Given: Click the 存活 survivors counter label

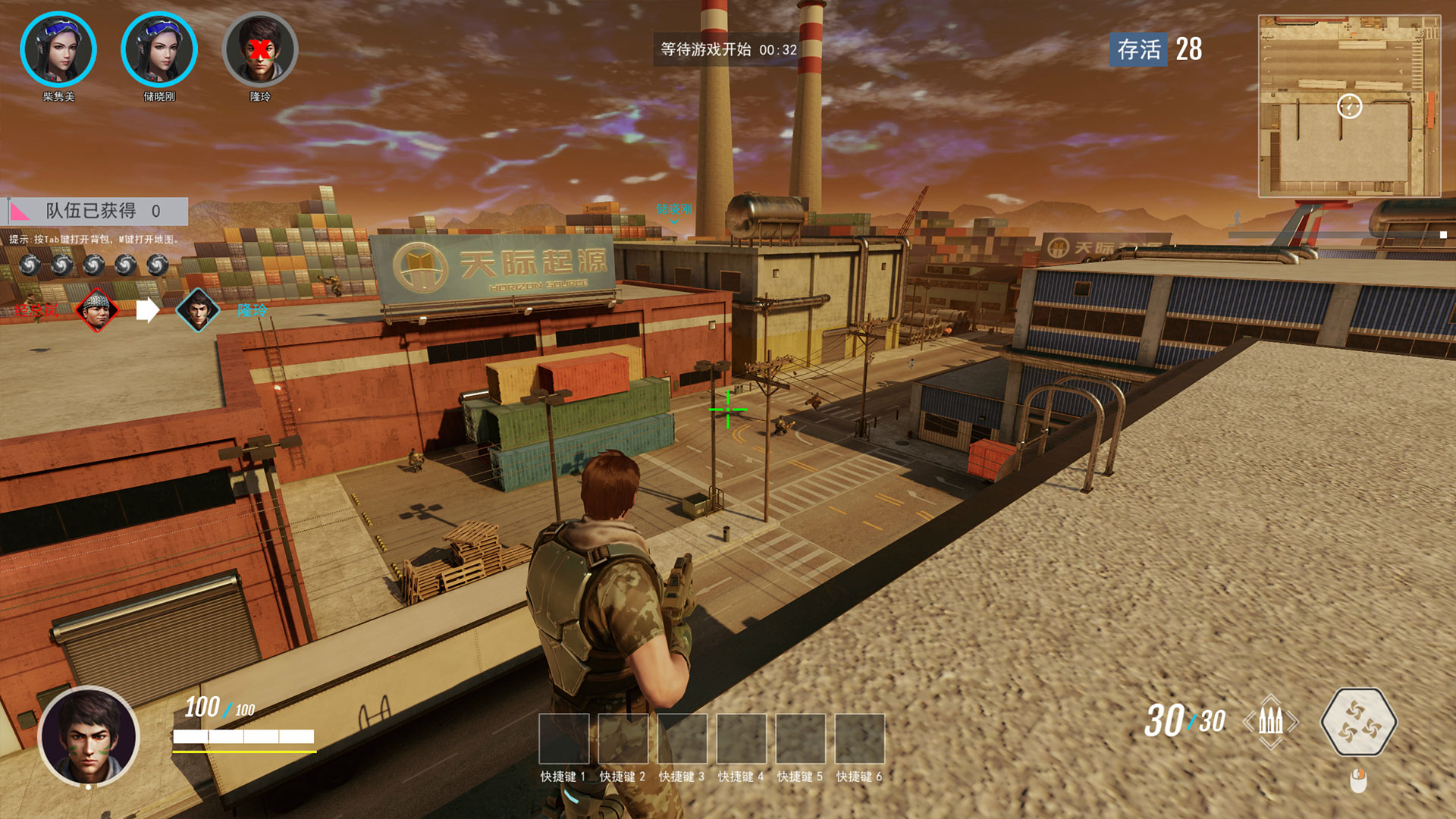Looking at the screenshot, I should pos(1138,49).
